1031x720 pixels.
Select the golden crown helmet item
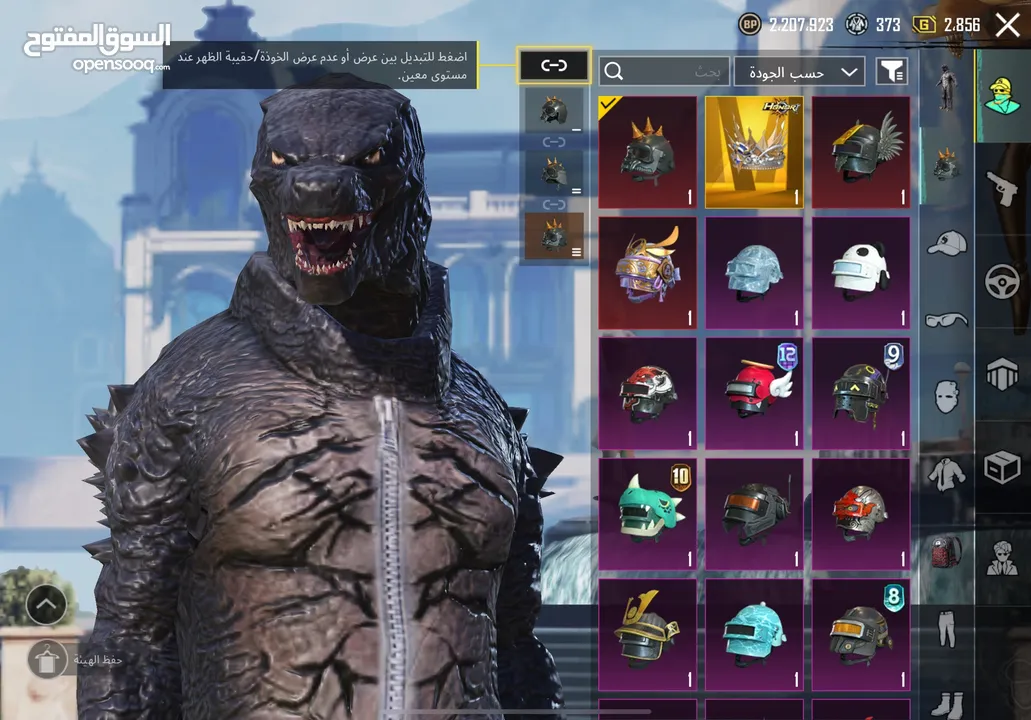pos(754,152)
